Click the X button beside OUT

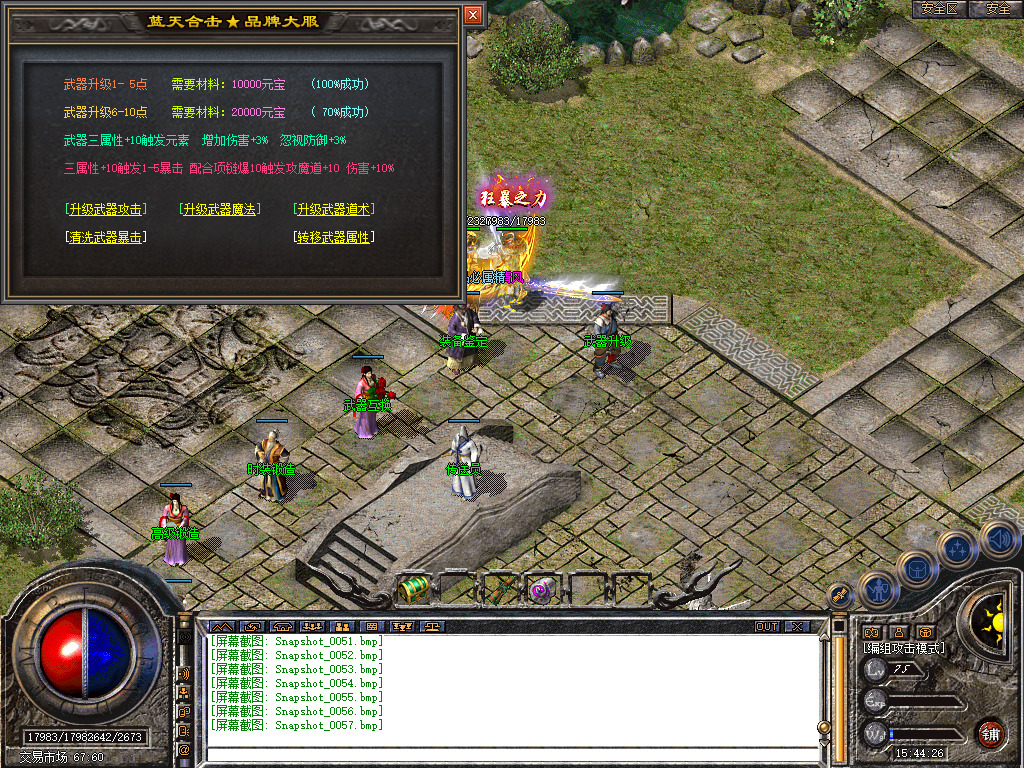[796, 626]
